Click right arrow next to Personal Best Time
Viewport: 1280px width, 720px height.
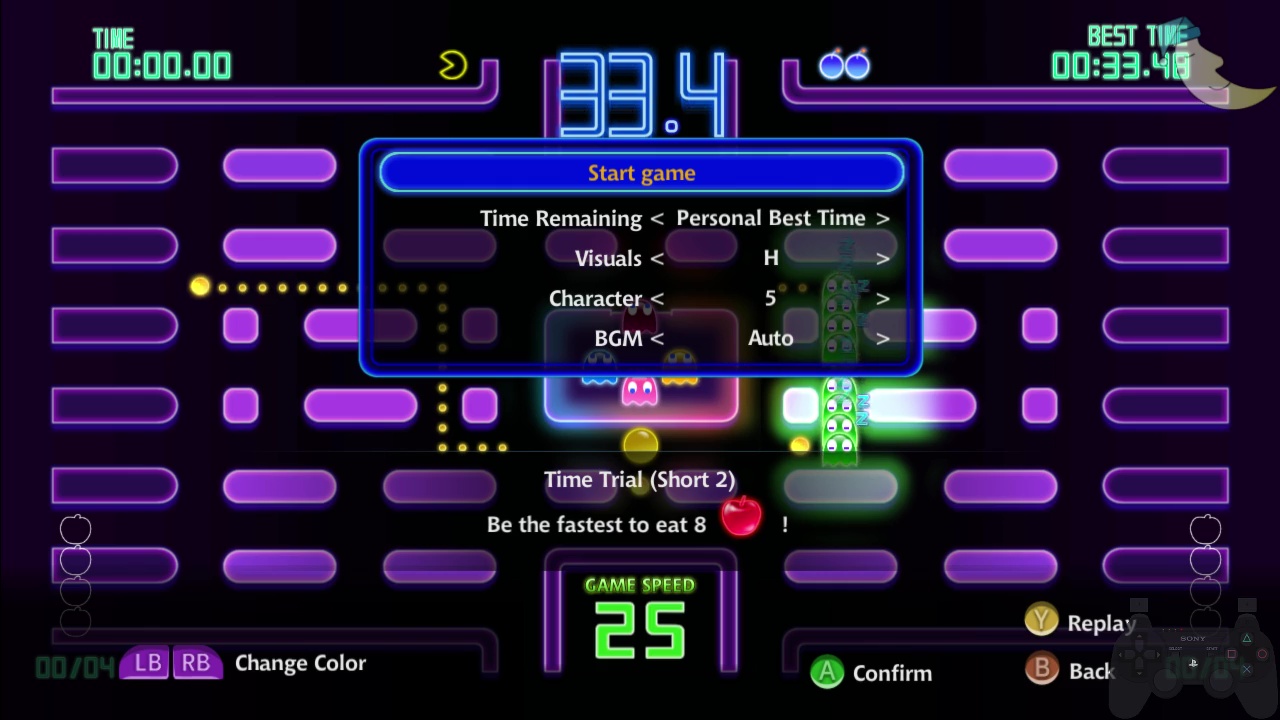883,219
